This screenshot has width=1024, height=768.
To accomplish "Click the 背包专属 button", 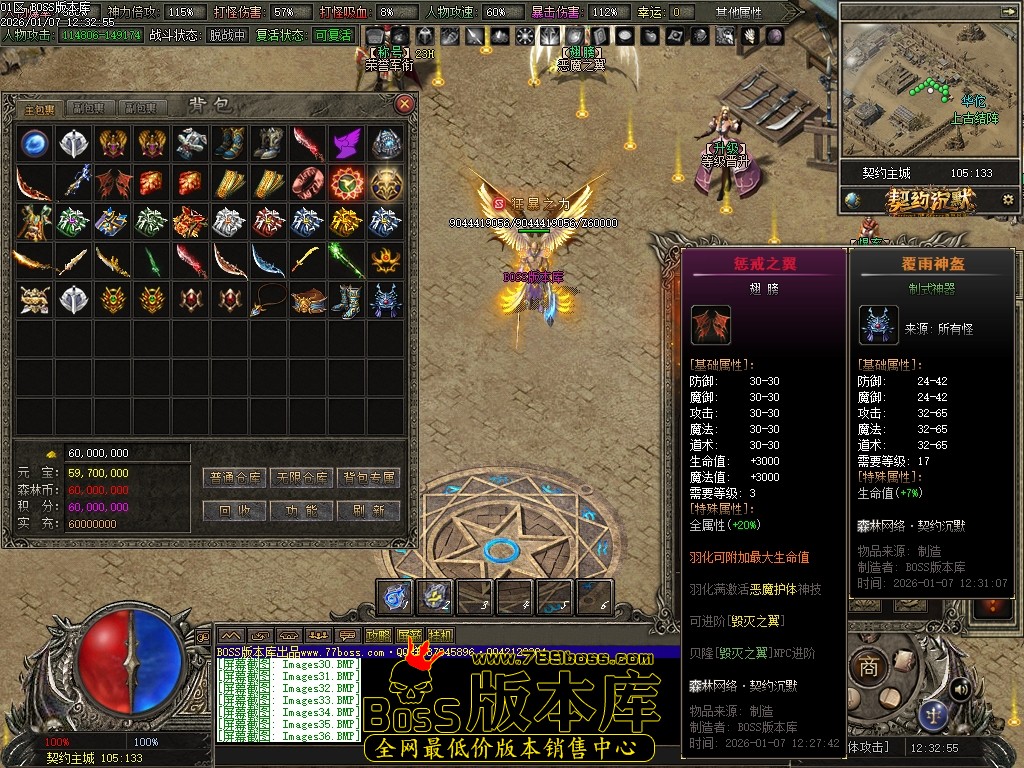I will [x=368, y=478].
